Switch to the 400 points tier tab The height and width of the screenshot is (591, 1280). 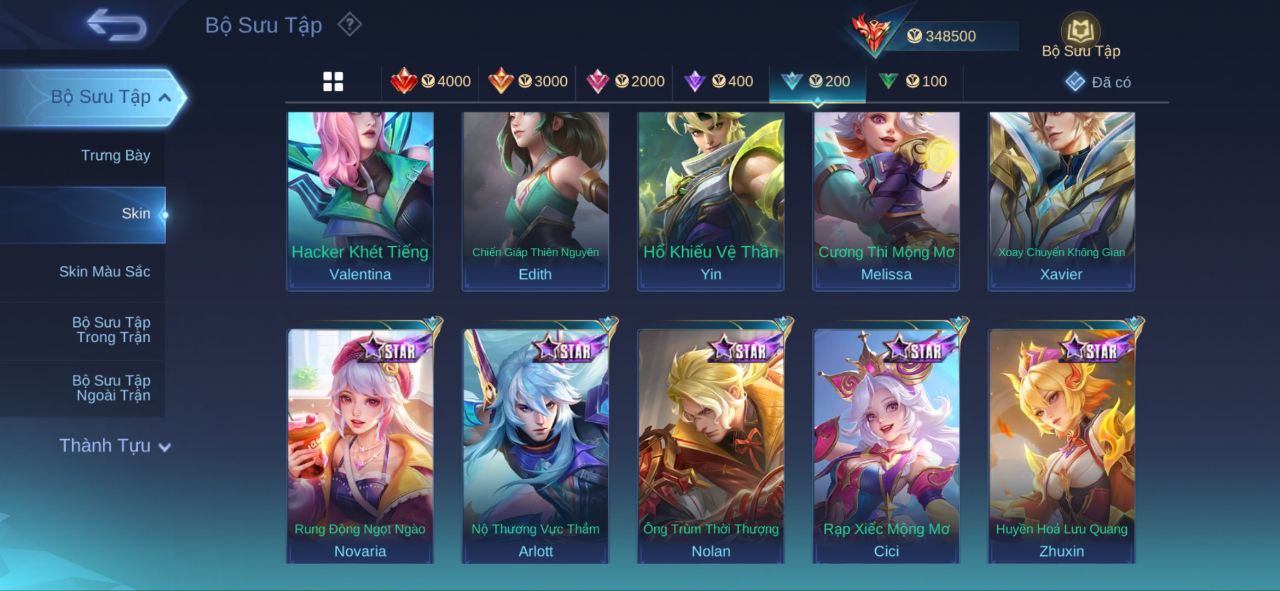tap(719, 82)
